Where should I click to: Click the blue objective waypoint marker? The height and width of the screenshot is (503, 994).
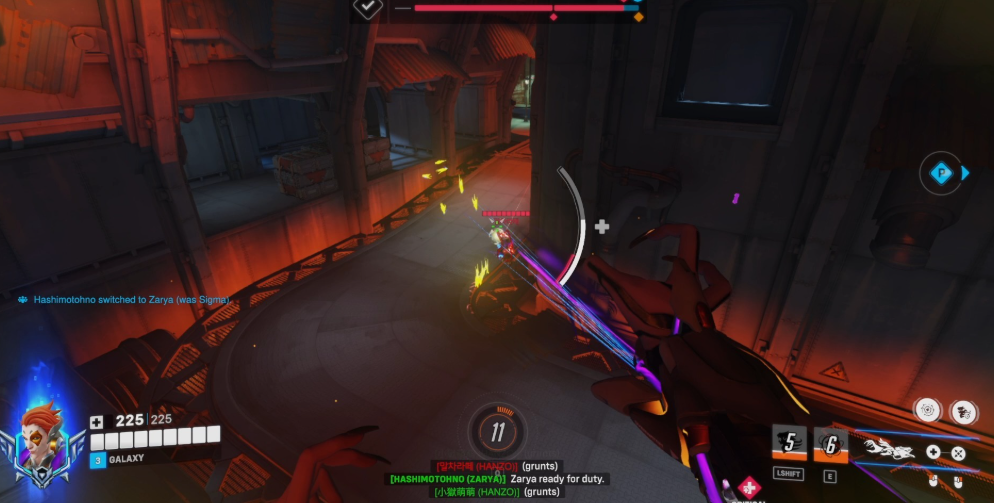(x=940, y=173)
